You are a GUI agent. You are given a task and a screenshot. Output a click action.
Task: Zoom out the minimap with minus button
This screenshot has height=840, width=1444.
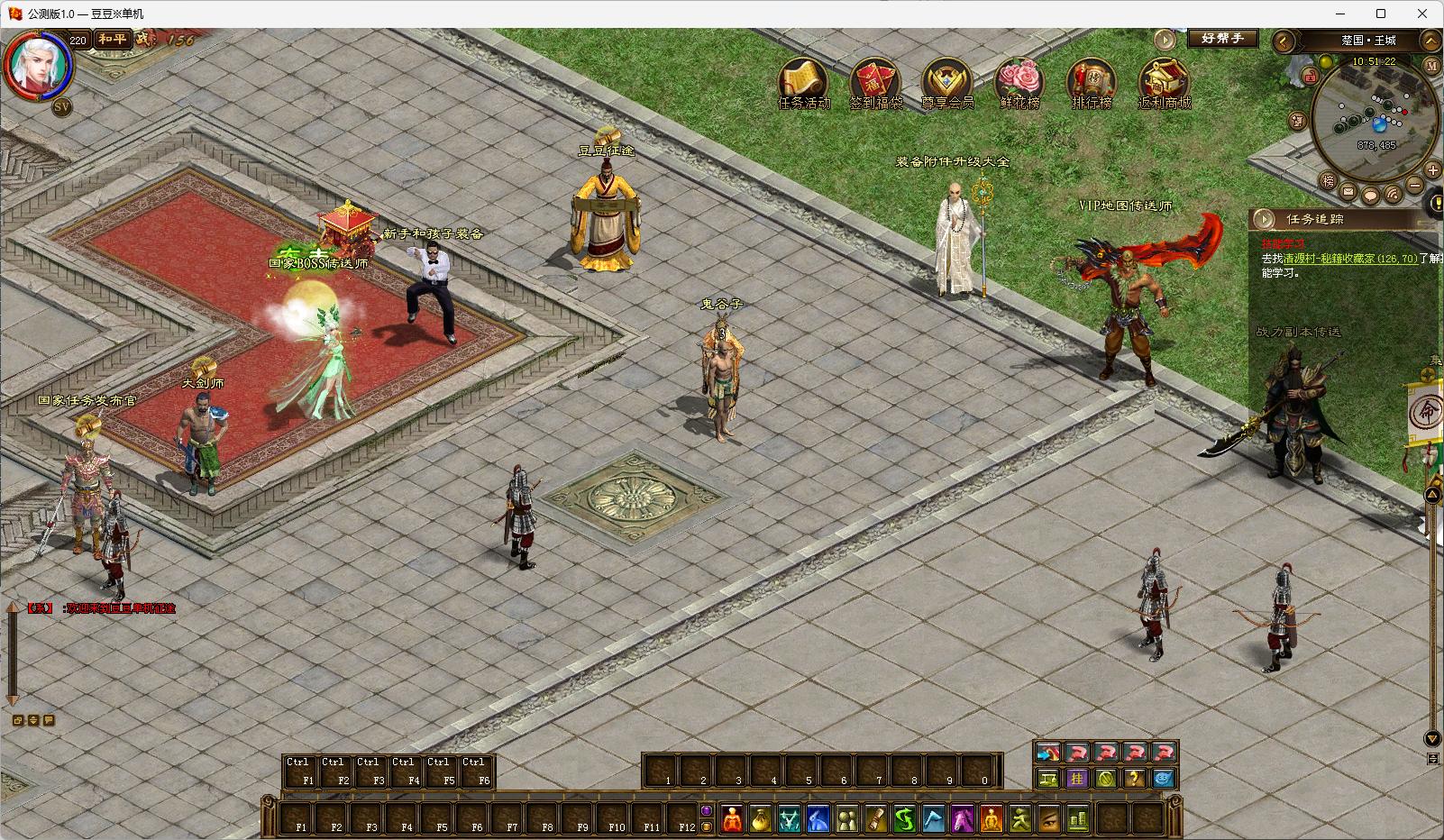(x=1414, y=186)
